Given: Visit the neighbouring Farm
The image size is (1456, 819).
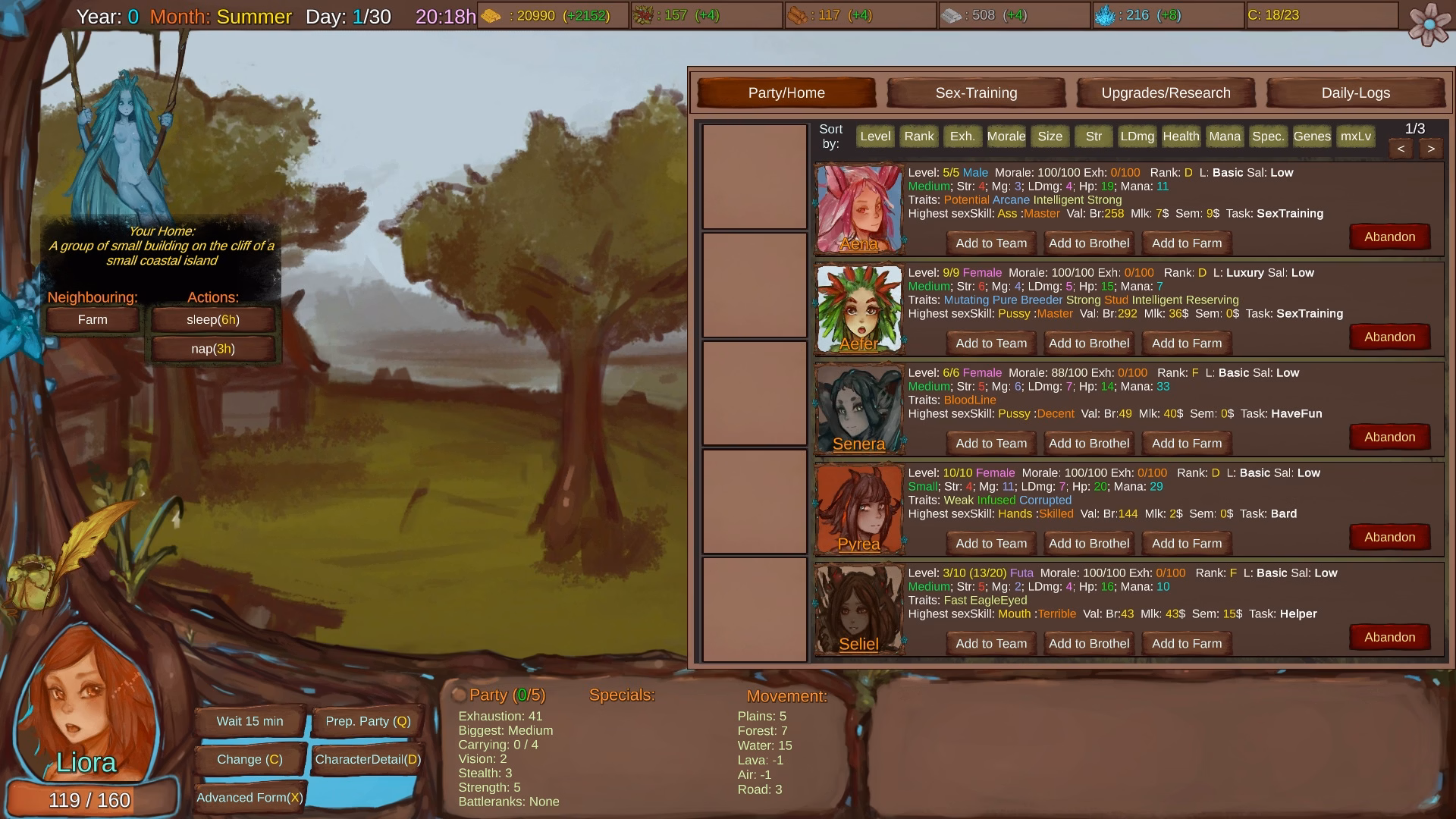Looking at the screenshot, I should point(92,319).
